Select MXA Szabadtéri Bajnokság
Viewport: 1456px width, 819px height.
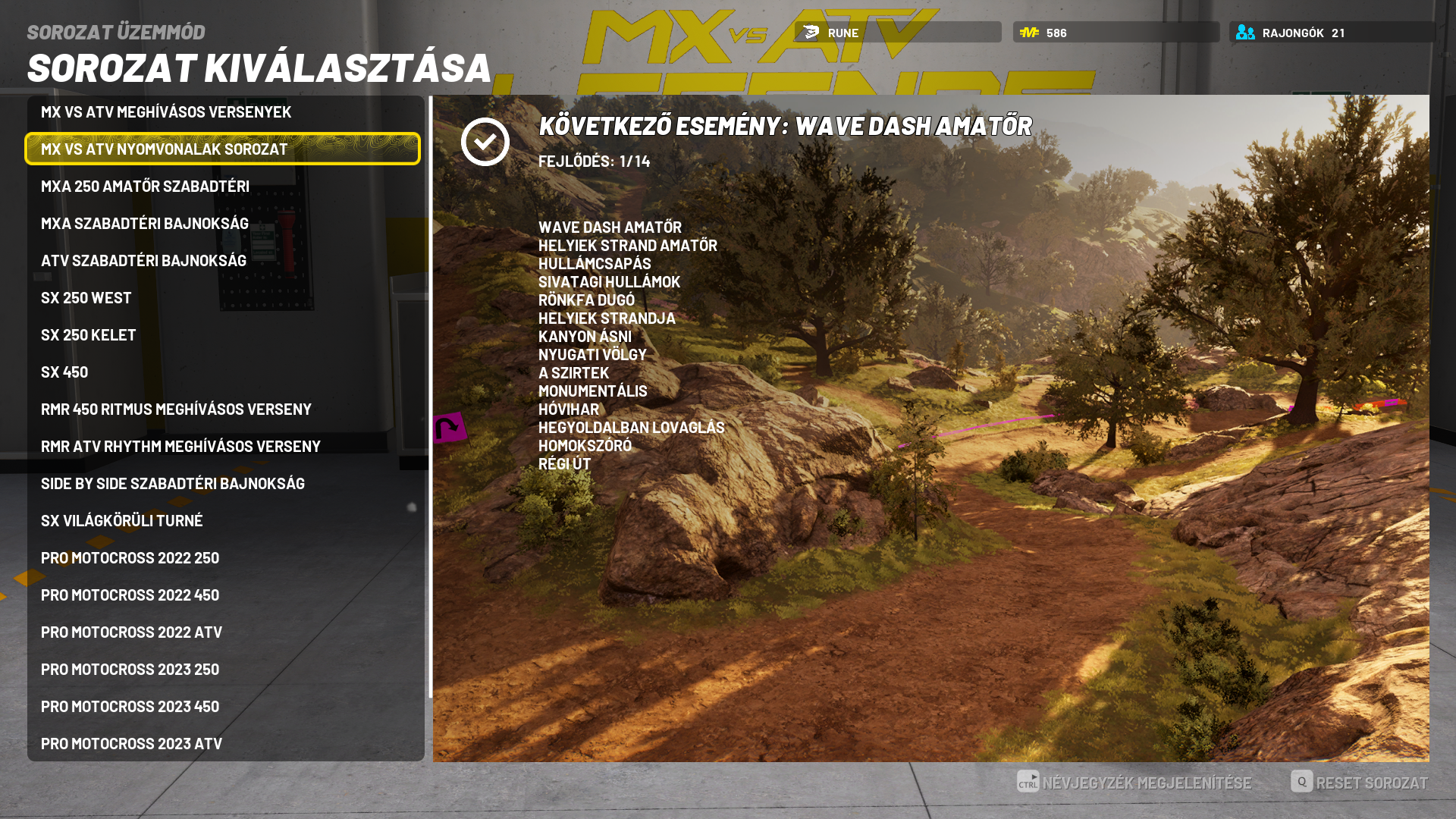point(145,224)
